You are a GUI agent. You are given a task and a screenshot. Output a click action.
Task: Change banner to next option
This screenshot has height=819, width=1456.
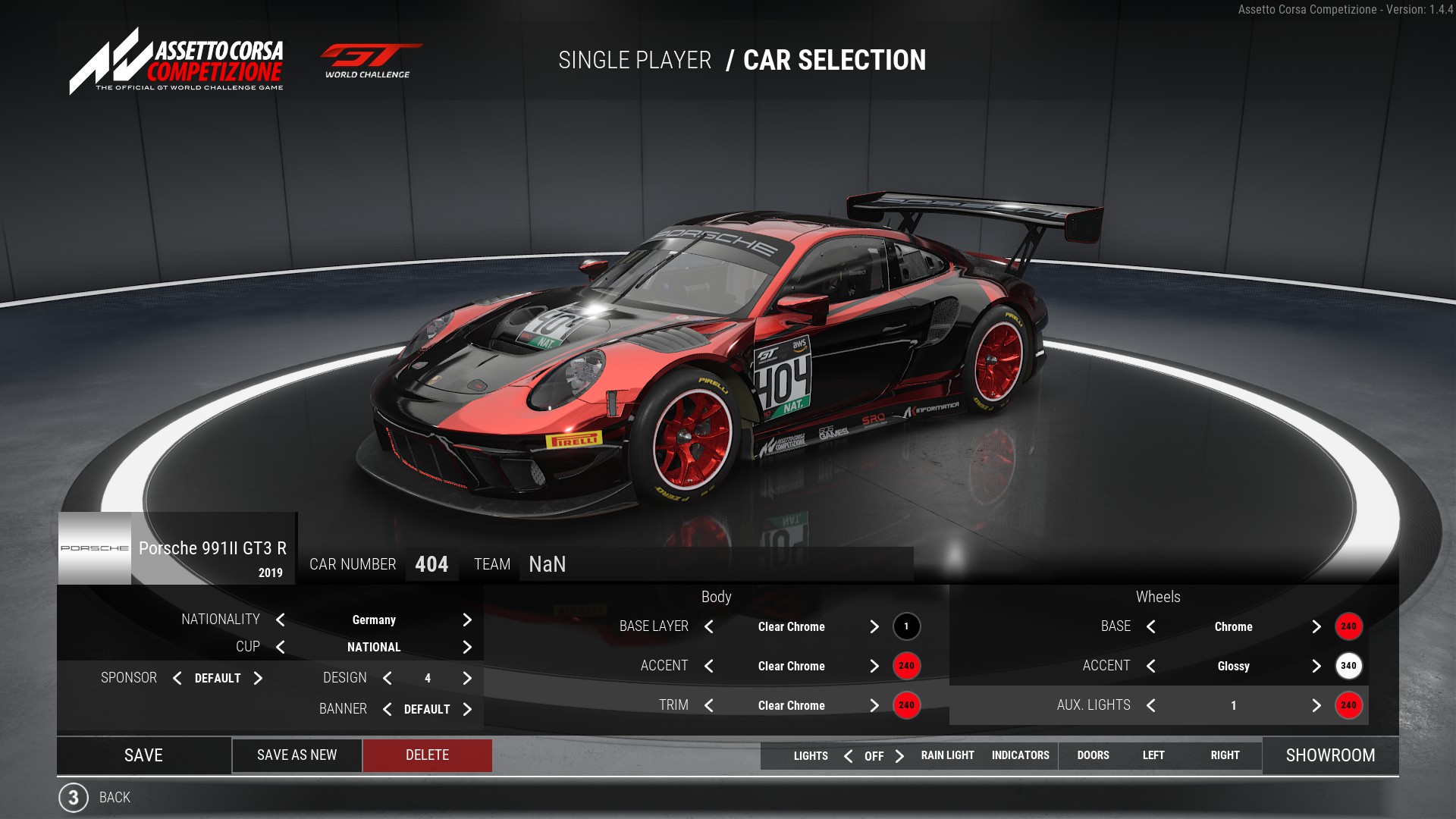click(467, 709)
